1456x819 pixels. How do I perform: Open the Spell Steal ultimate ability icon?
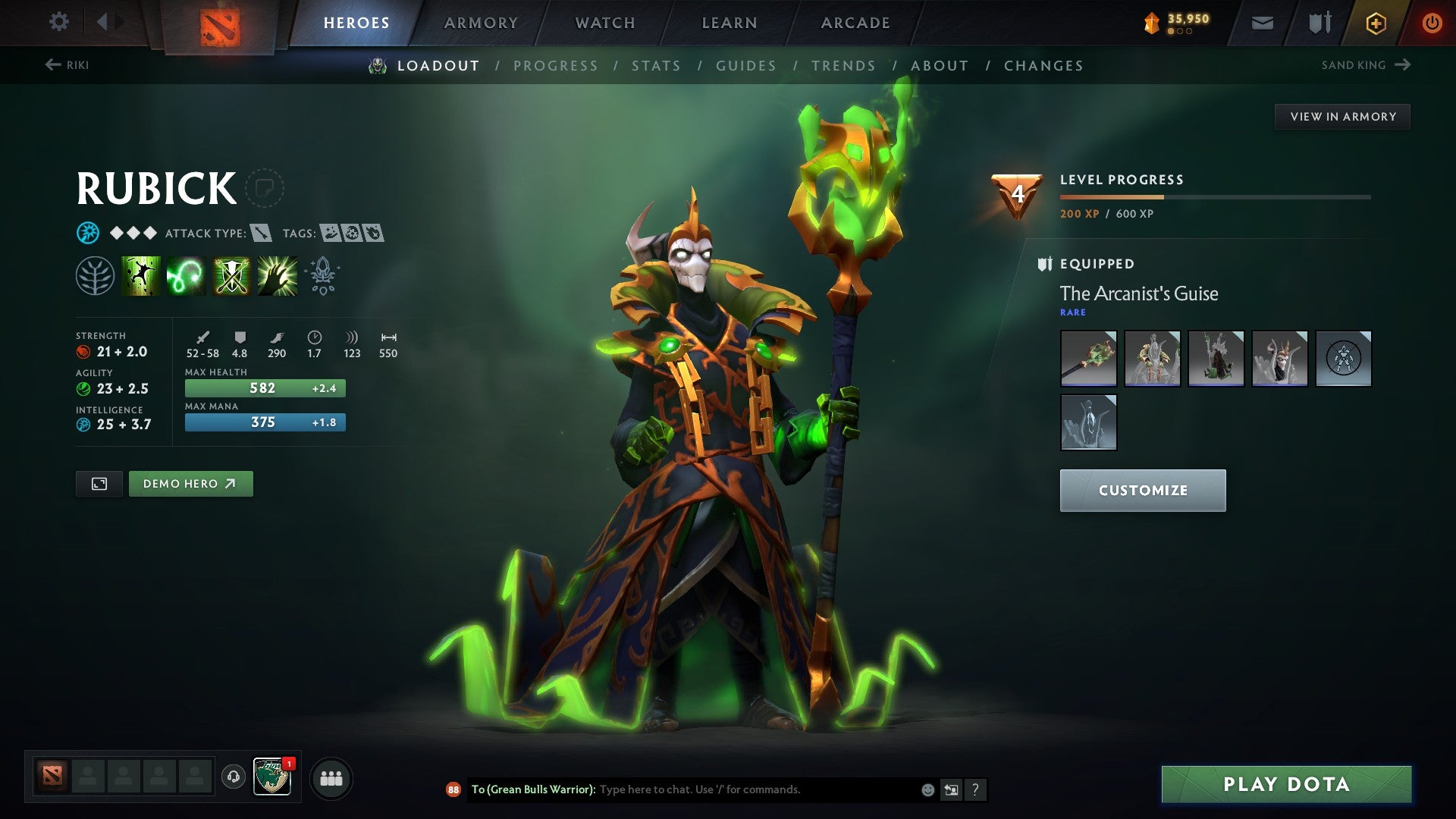point(275,275)
